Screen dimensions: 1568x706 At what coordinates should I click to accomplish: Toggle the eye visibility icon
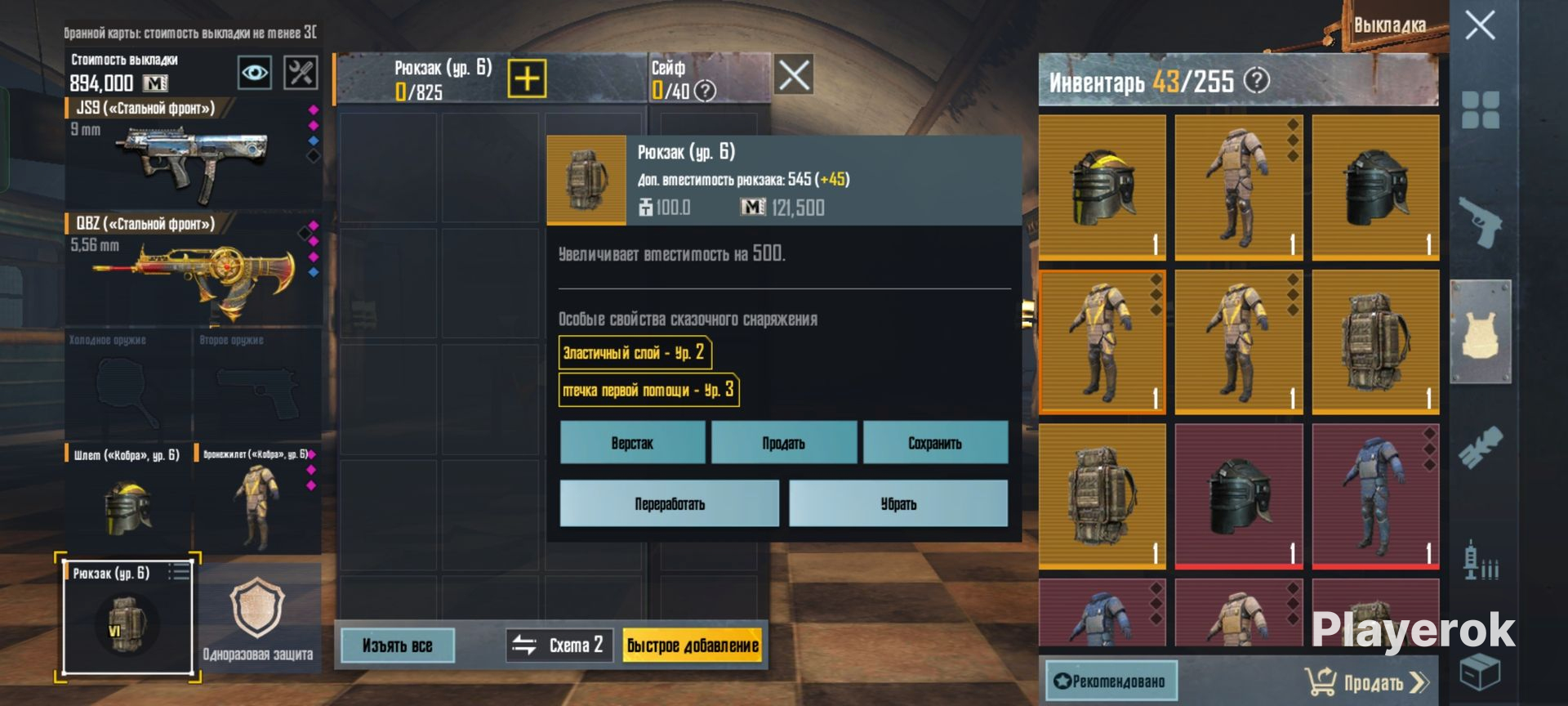[255, 74]
